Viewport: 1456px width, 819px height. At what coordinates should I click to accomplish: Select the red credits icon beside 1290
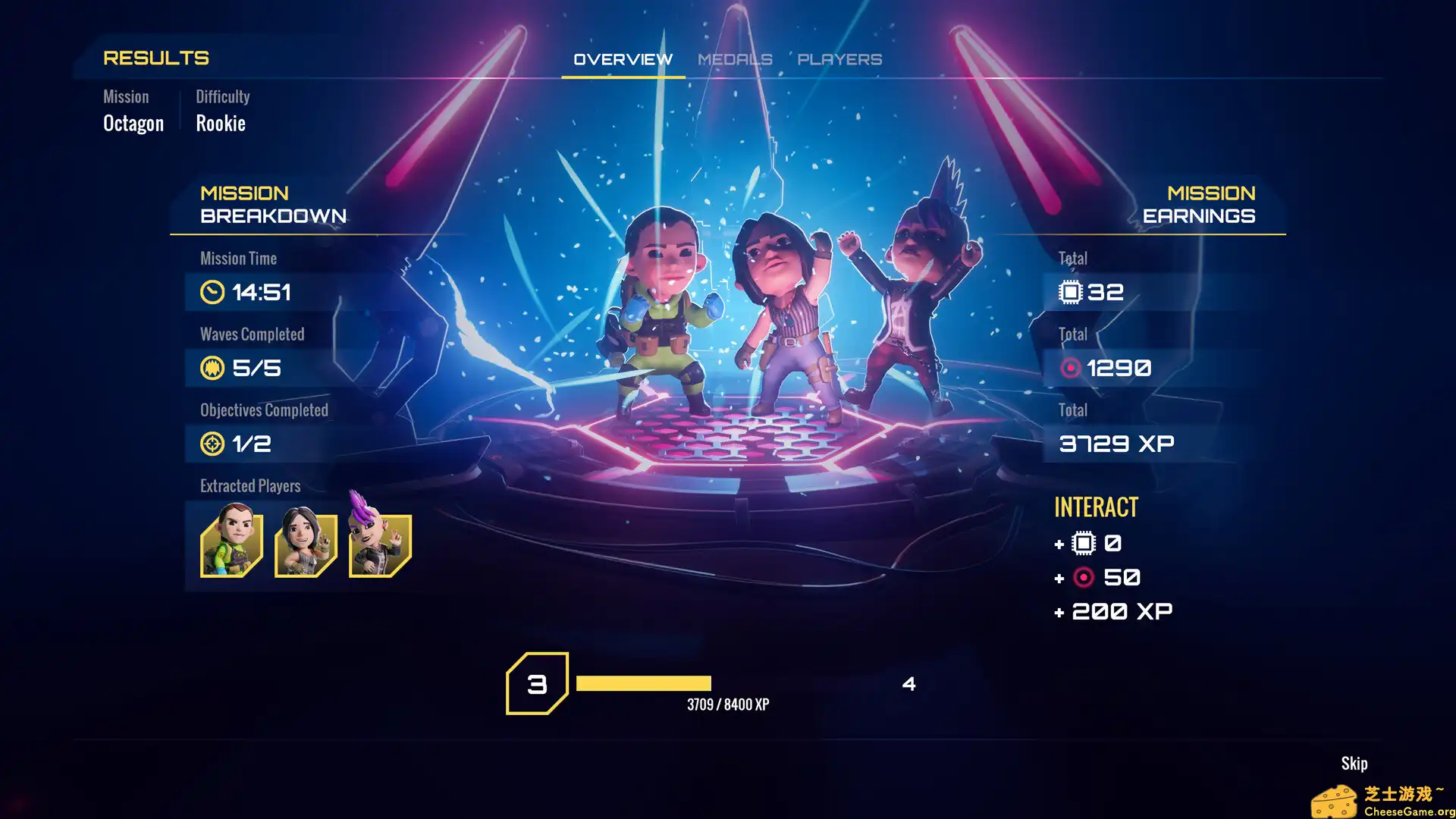1071,368
